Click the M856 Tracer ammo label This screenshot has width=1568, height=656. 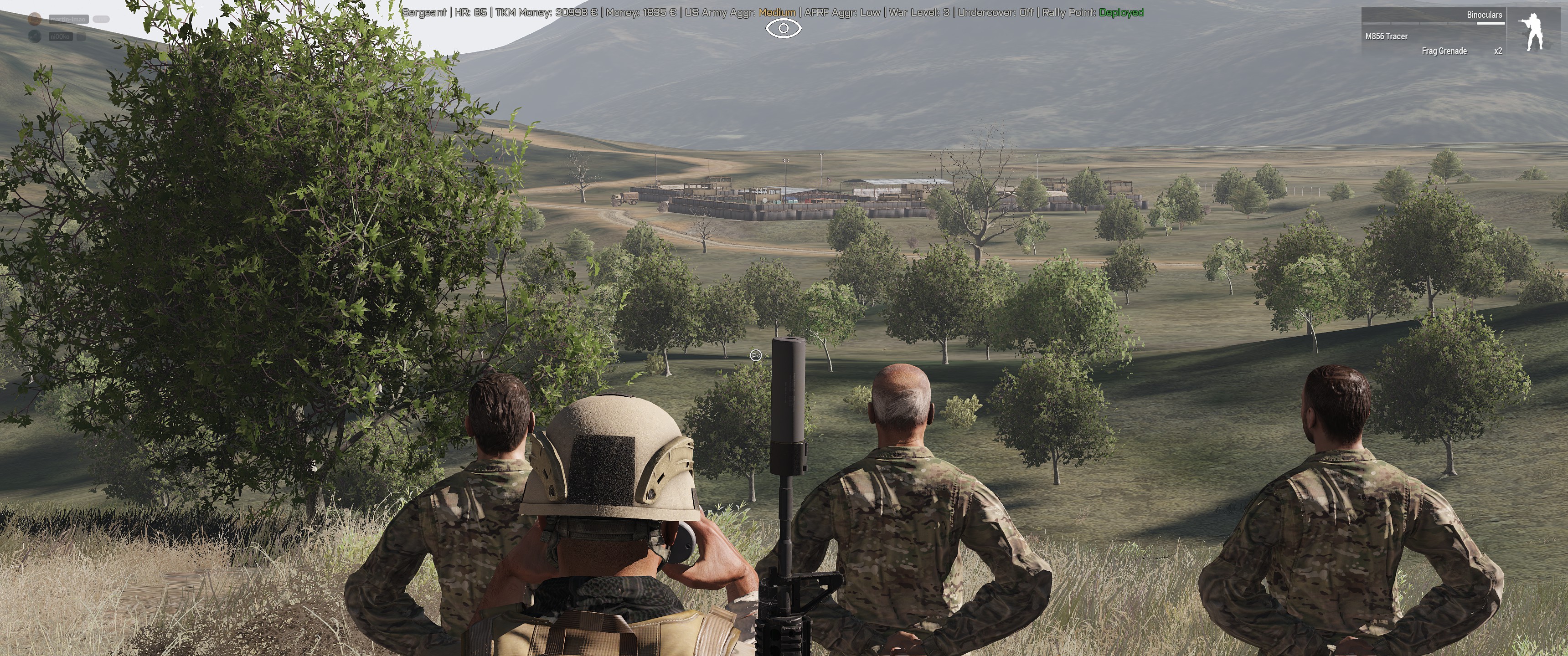1386,36
